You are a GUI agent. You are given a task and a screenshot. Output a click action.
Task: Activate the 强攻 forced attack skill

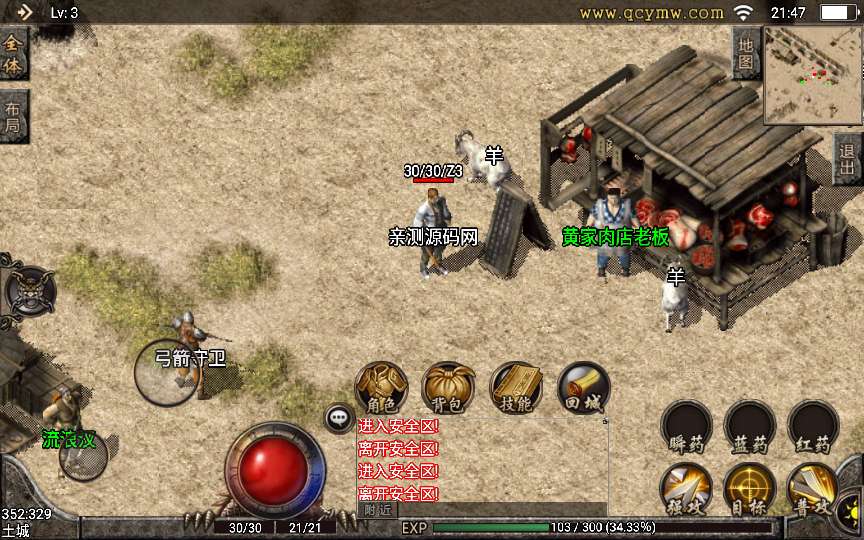coord(687,489)
